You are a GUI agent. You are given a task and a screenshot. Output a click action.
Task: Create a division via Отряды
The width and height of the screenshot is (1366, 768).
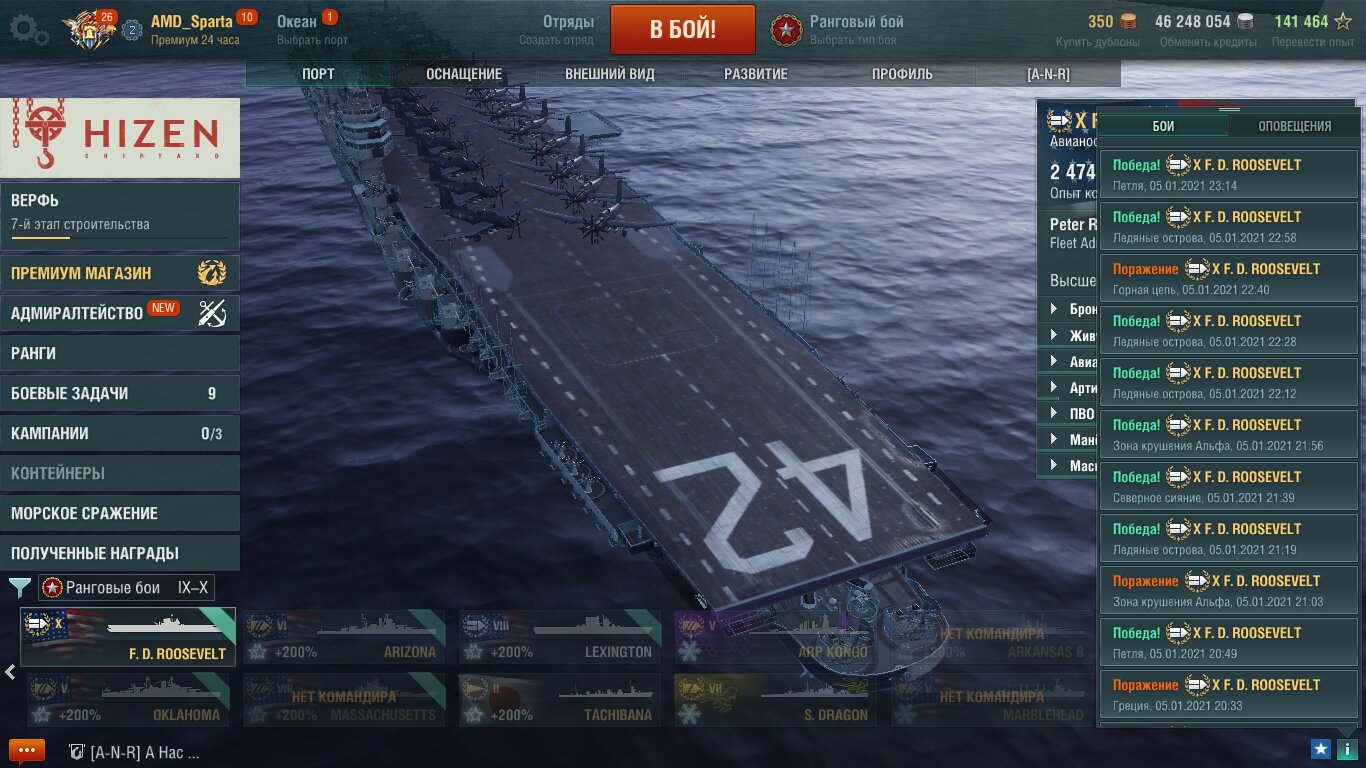(557, 29)
